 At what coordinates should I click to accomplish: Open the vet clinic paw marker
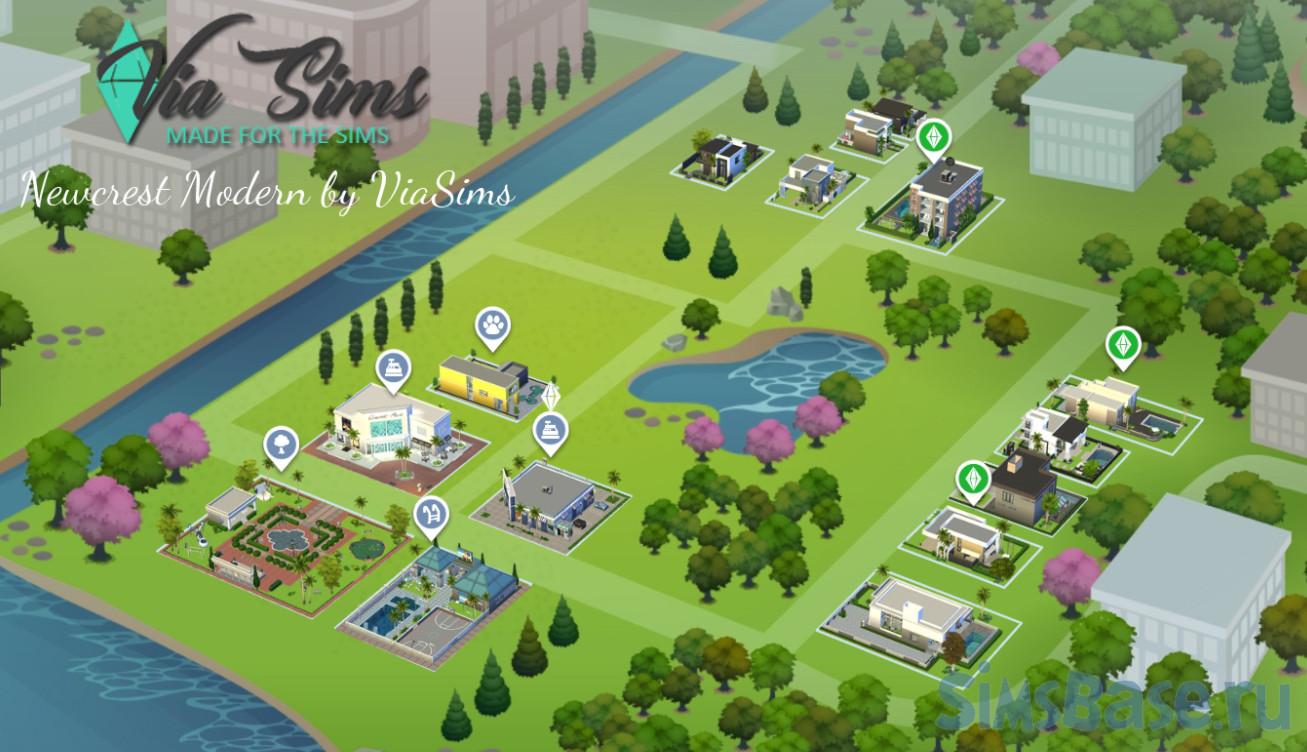[x=493, y=324]
